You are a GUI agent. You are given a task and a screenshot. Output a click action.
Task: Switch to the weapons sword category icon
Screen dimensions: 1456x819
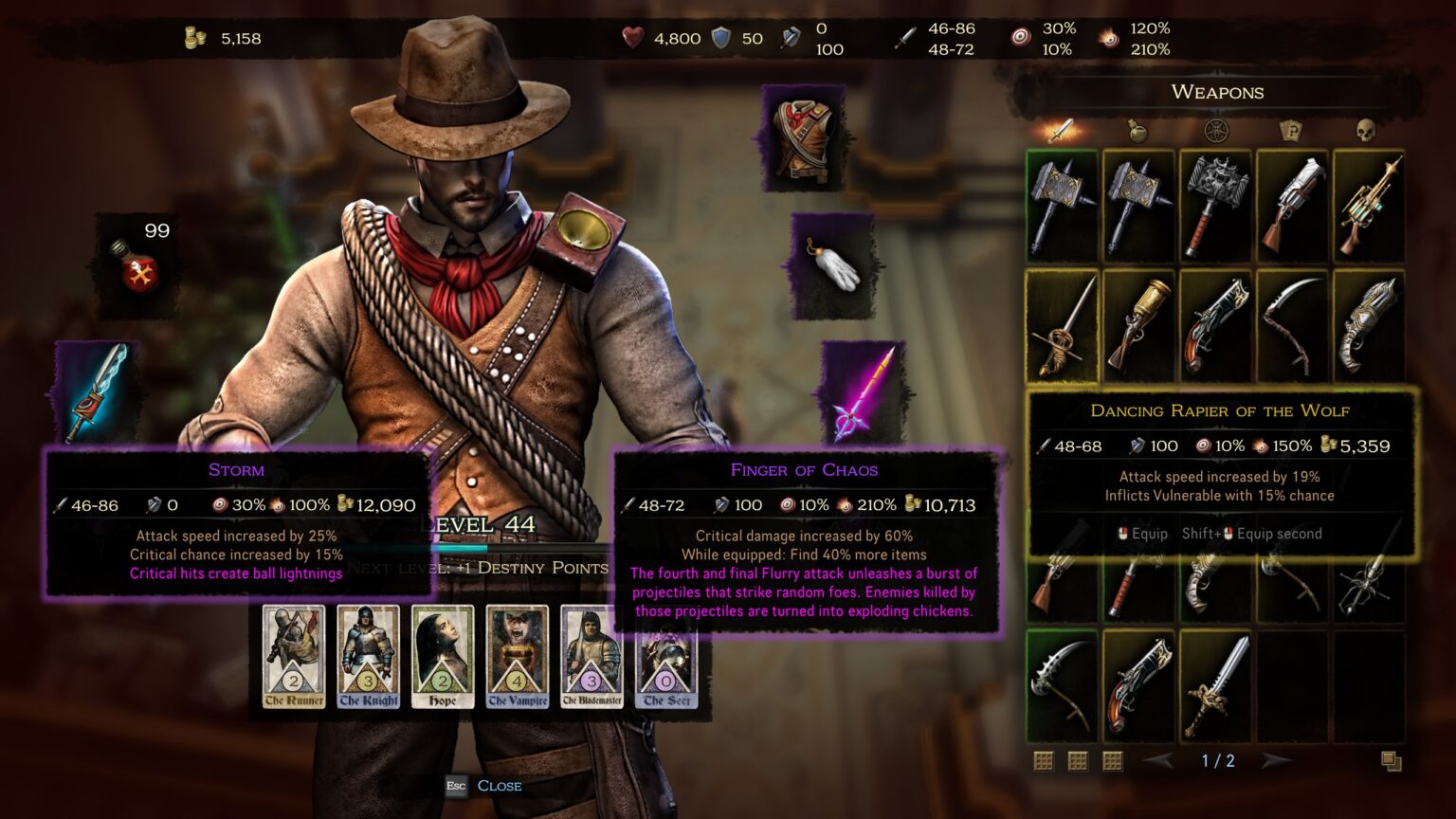pos(1060,132)
